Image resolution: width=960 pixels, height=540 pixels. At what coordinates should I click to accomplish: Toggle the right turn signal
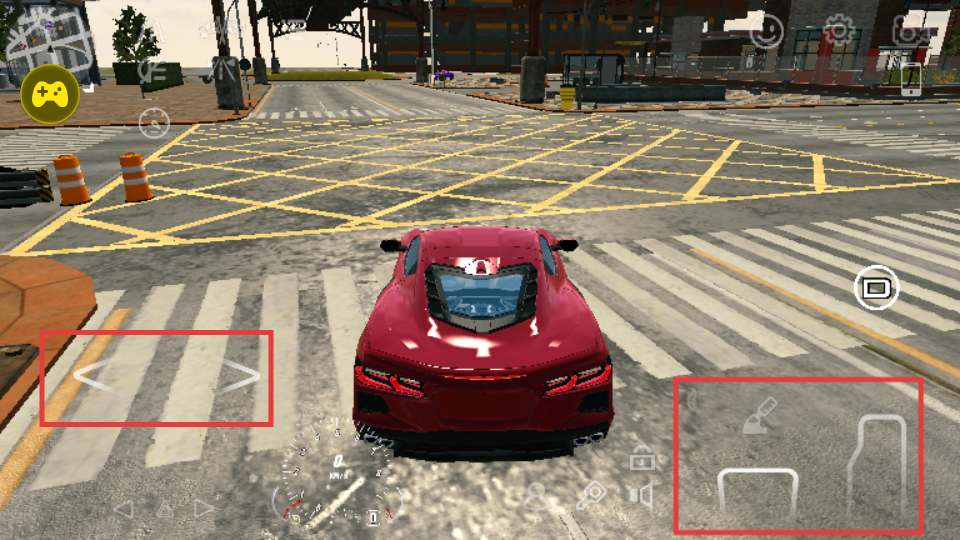click(204, 509)
